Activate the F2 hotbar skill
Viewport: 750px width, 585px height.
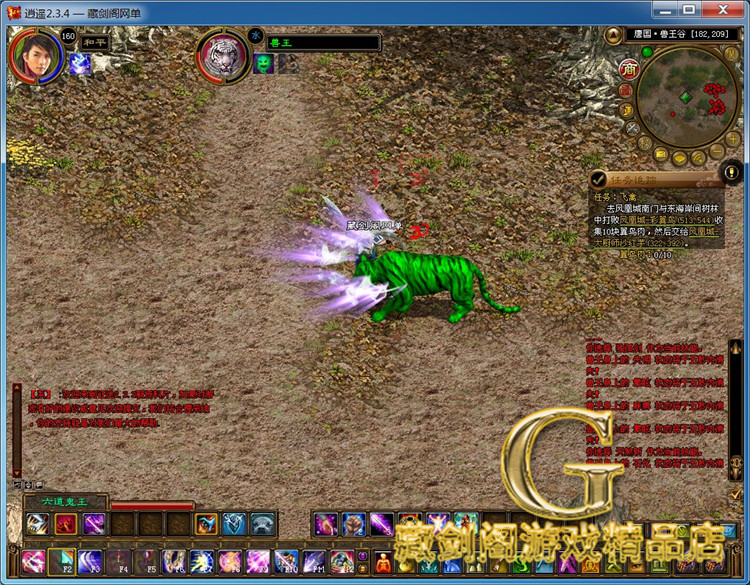(62, 561)
